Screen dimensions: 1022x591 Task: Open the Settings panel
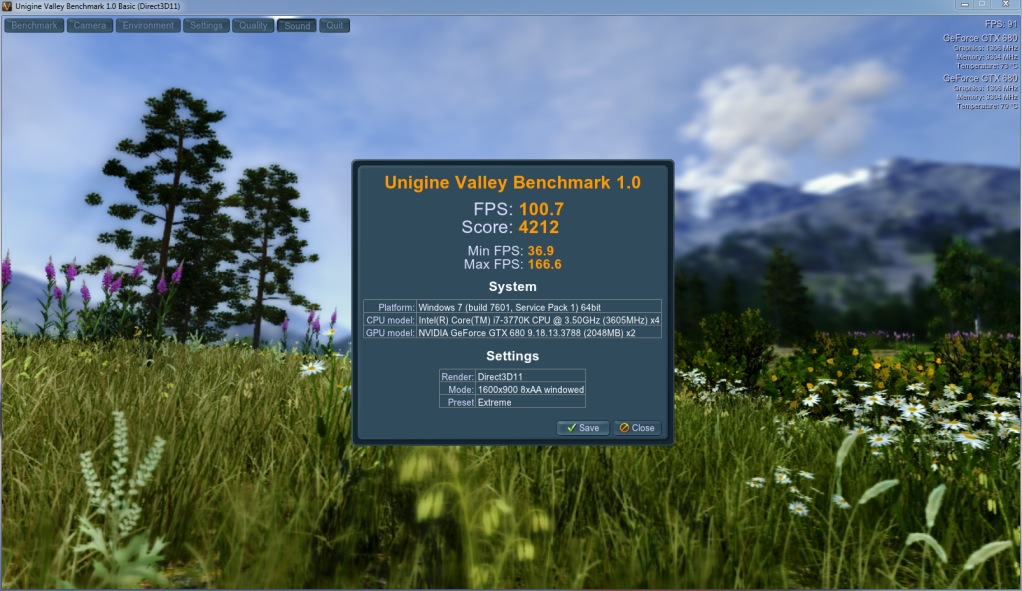[x=206, y=25]
